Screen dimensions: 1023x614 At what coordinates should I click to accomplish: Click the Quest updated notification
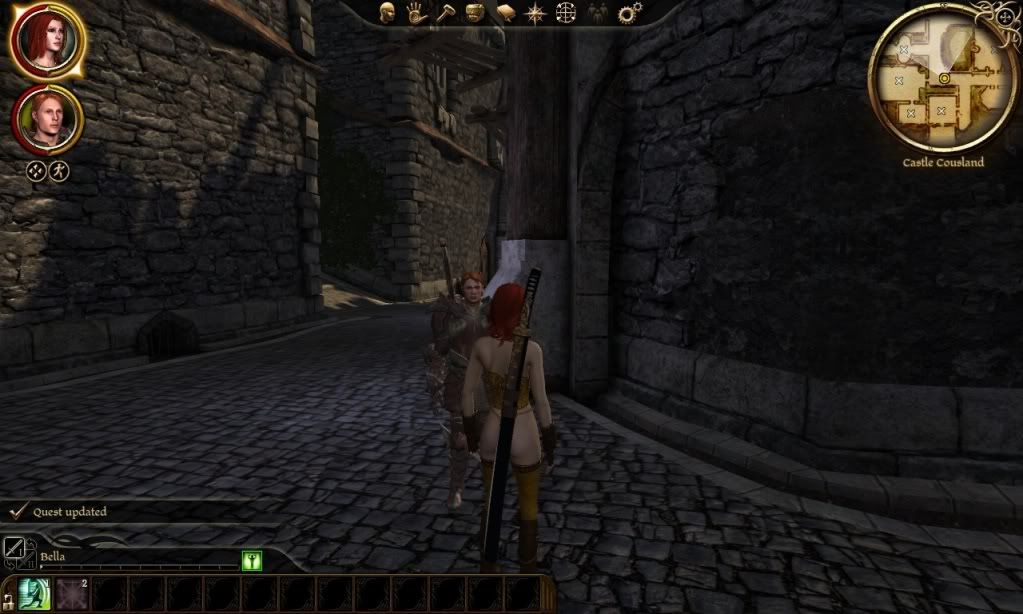[x=70, y=512]
